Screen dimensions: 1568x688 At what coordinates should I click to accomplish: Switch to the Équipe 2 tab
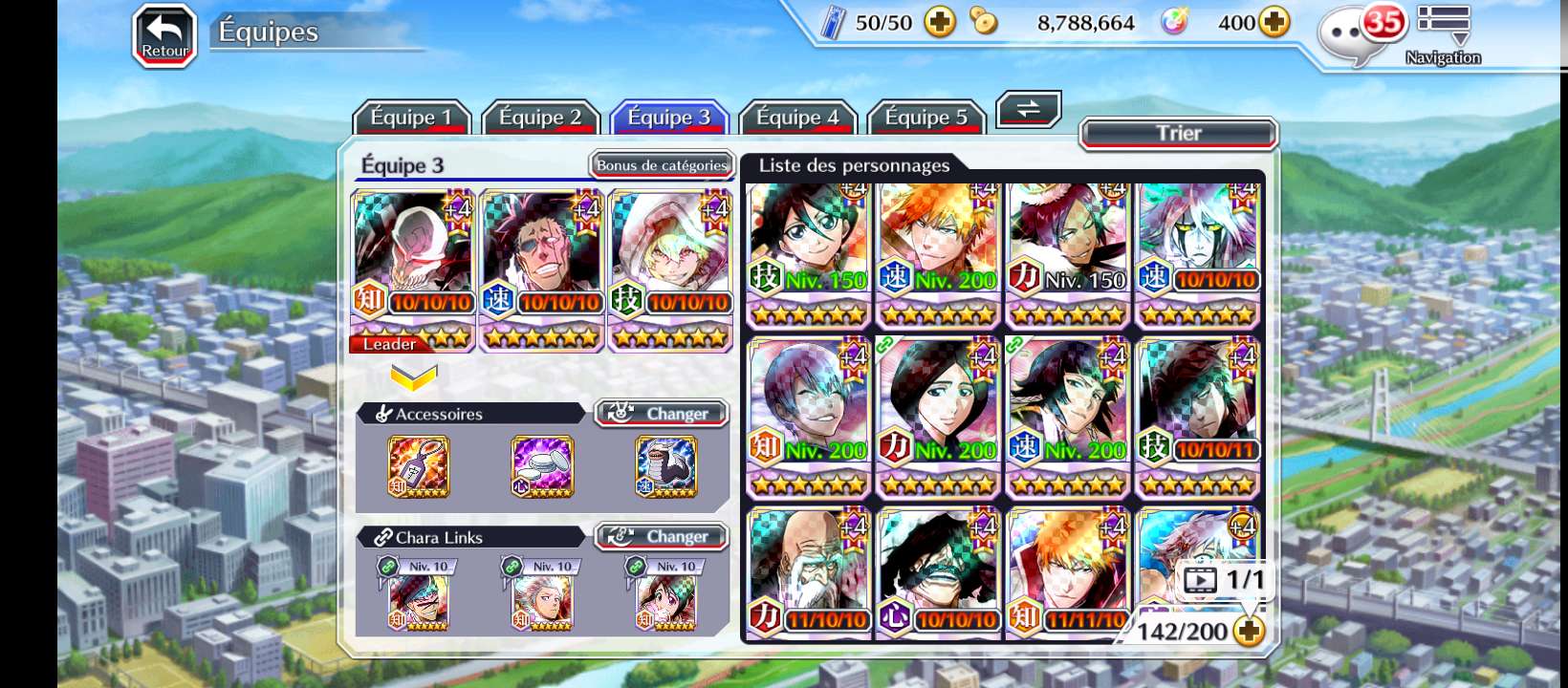[x=540, y=118]
